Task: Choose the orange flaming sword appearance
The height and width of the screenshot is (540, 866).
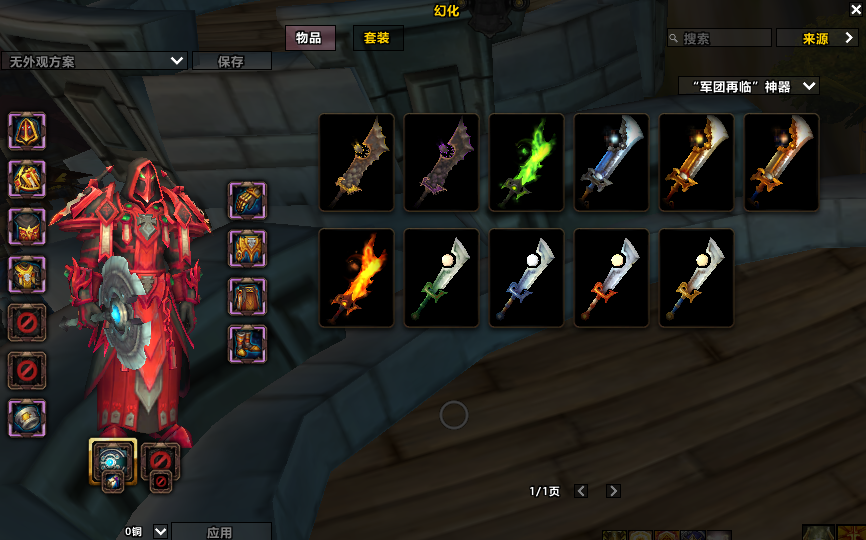Action: (x=356, y=278)
